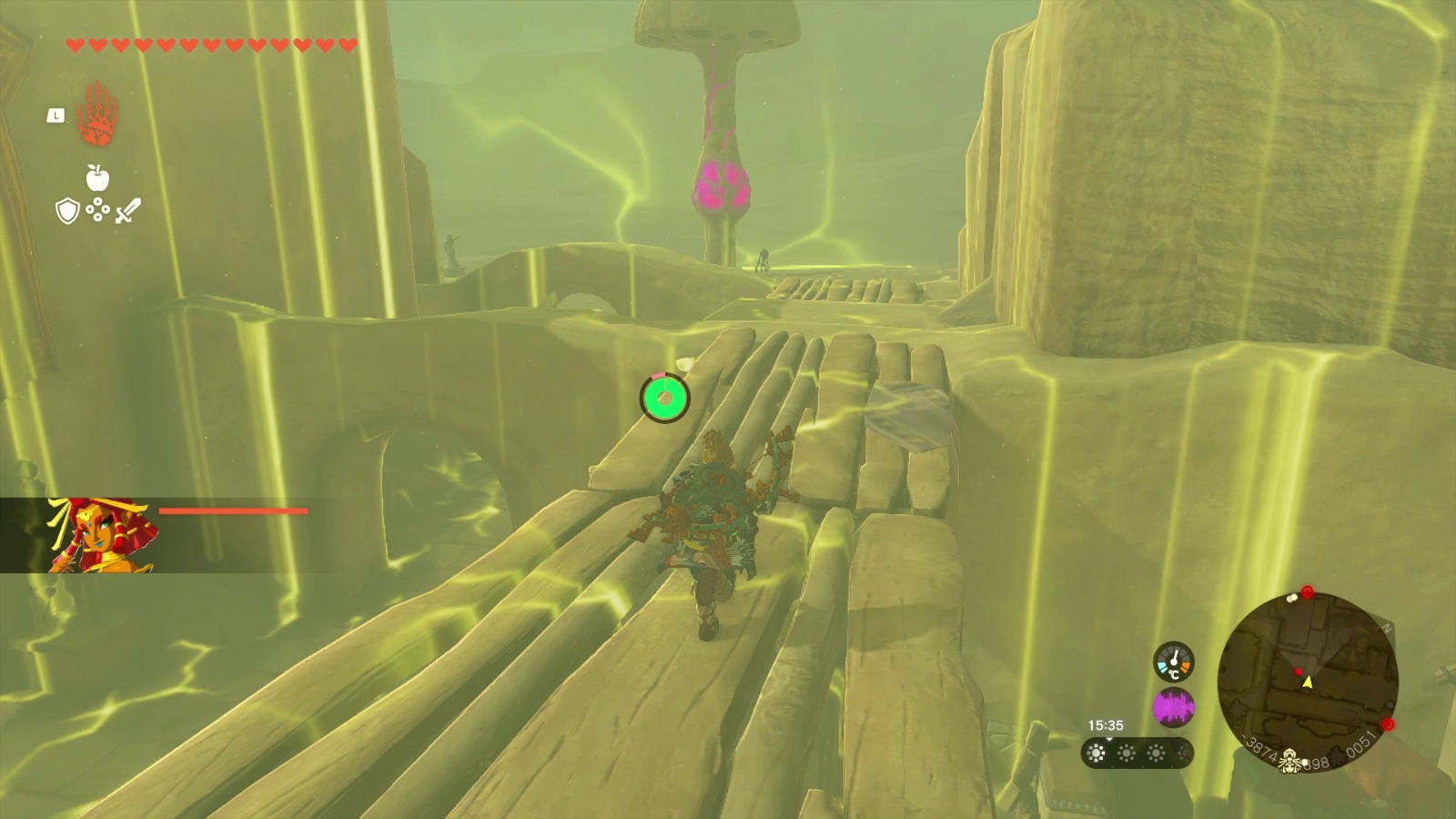The image size is (1456, 819).
Task: Click the red enemy marker atop the minimap
Action: pyautogui.click(x=1307, y=591)
